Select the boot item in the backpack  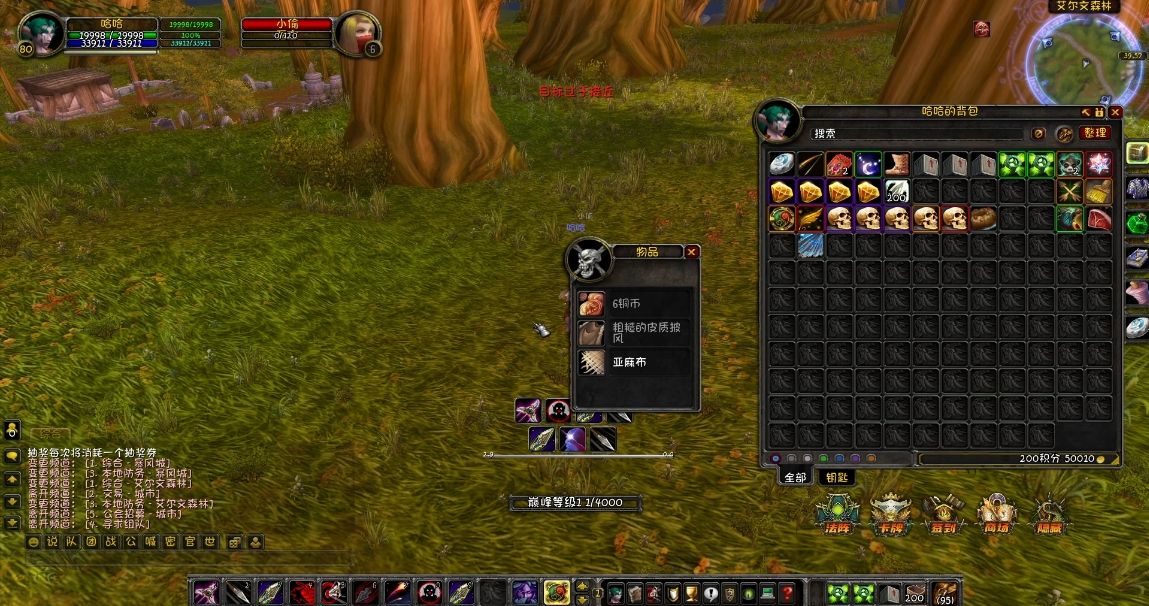click(x=897, y=164)
